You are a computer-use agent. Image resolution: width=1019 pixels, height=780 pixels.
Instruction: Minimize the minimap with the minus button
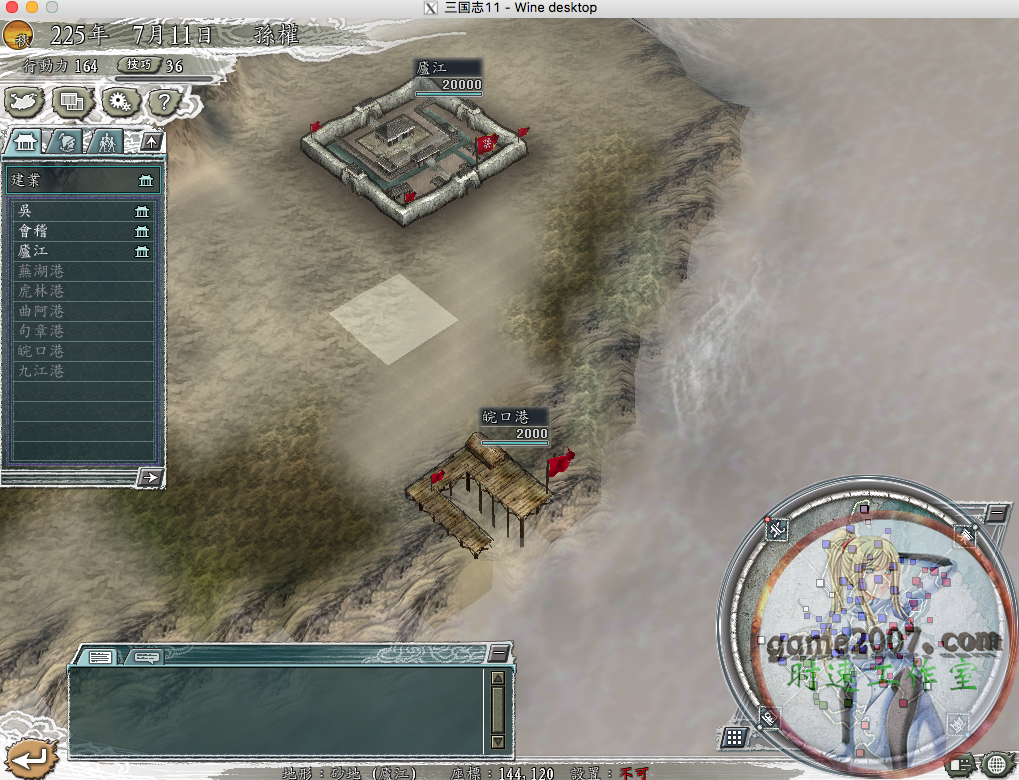pyautogui.click(x=996, y=513)
